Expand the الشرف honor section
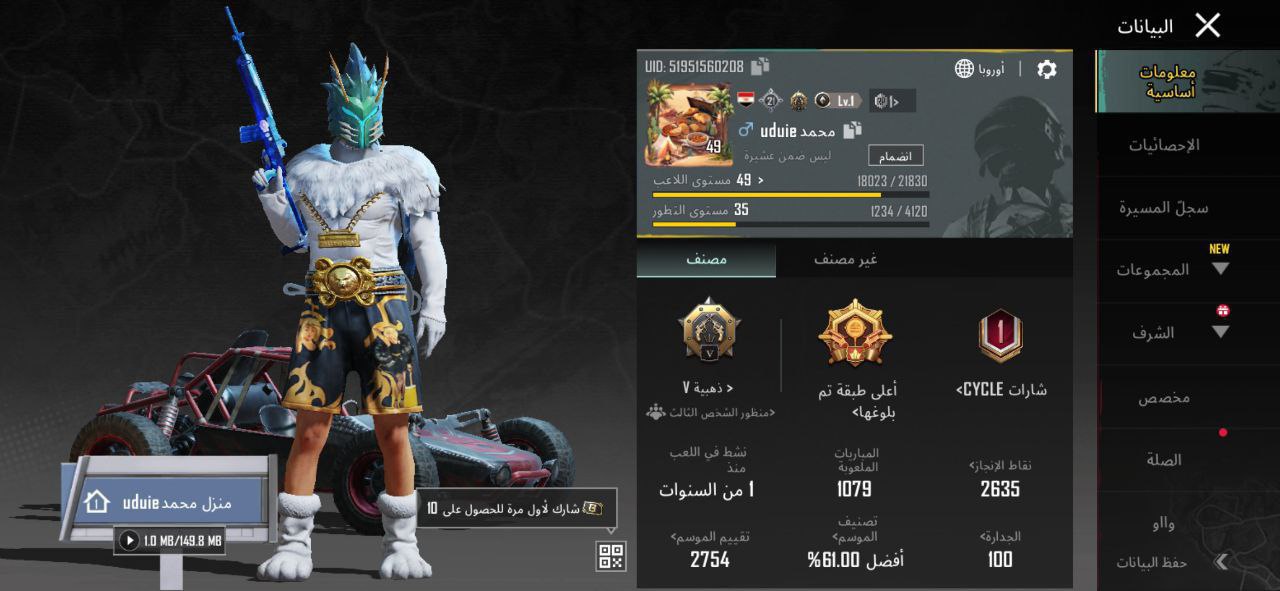 pyautogui.click(x=1172, y=333)
